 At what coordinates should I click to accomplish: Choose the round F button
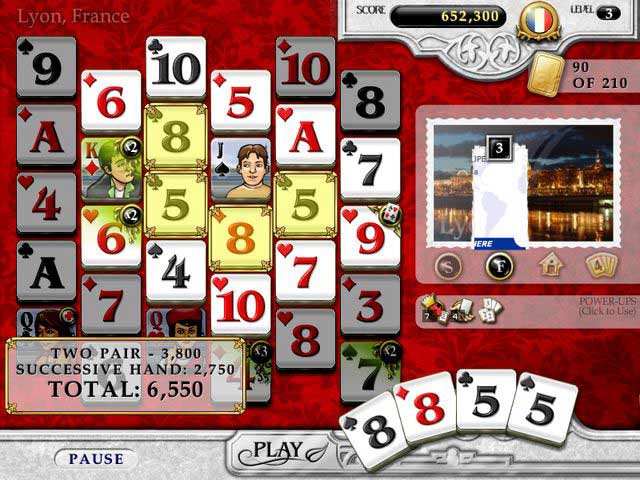pos(499,265)
